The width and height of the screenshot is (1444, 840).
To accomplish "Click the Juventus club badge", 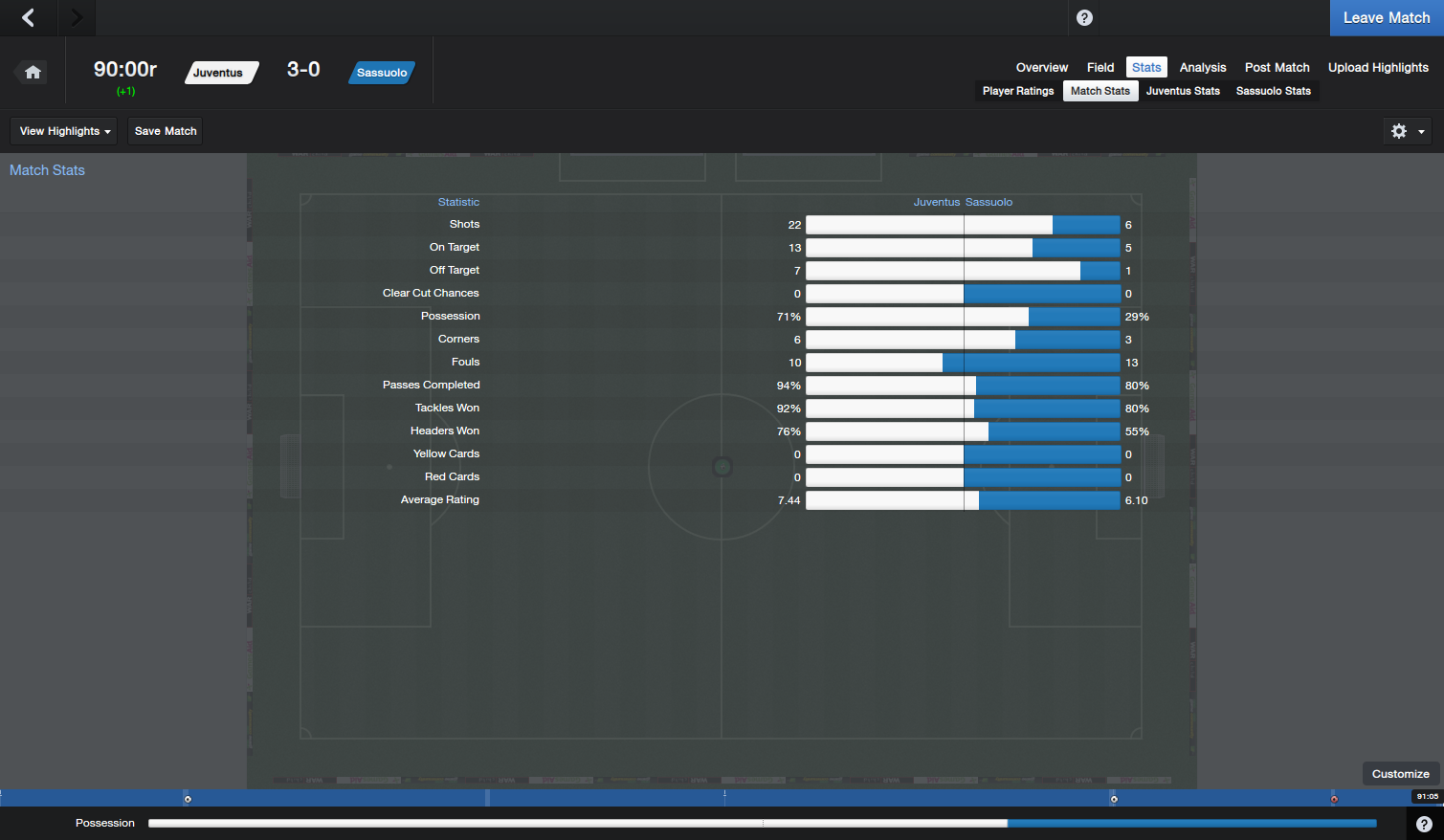I will [x=221, y=72].
